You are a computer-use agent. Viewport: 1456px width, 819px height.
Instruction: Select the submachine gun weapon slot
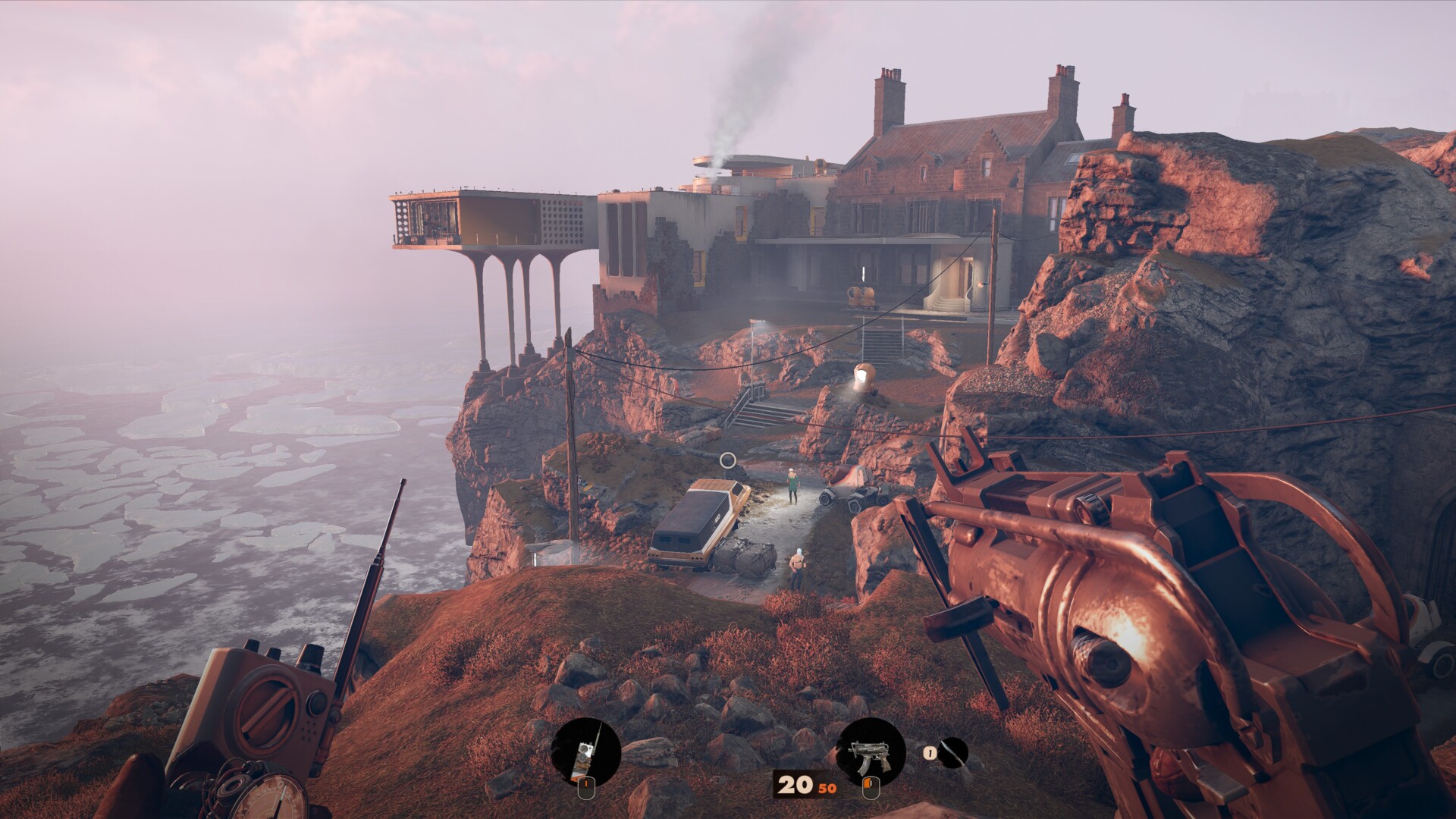(870, 752)
